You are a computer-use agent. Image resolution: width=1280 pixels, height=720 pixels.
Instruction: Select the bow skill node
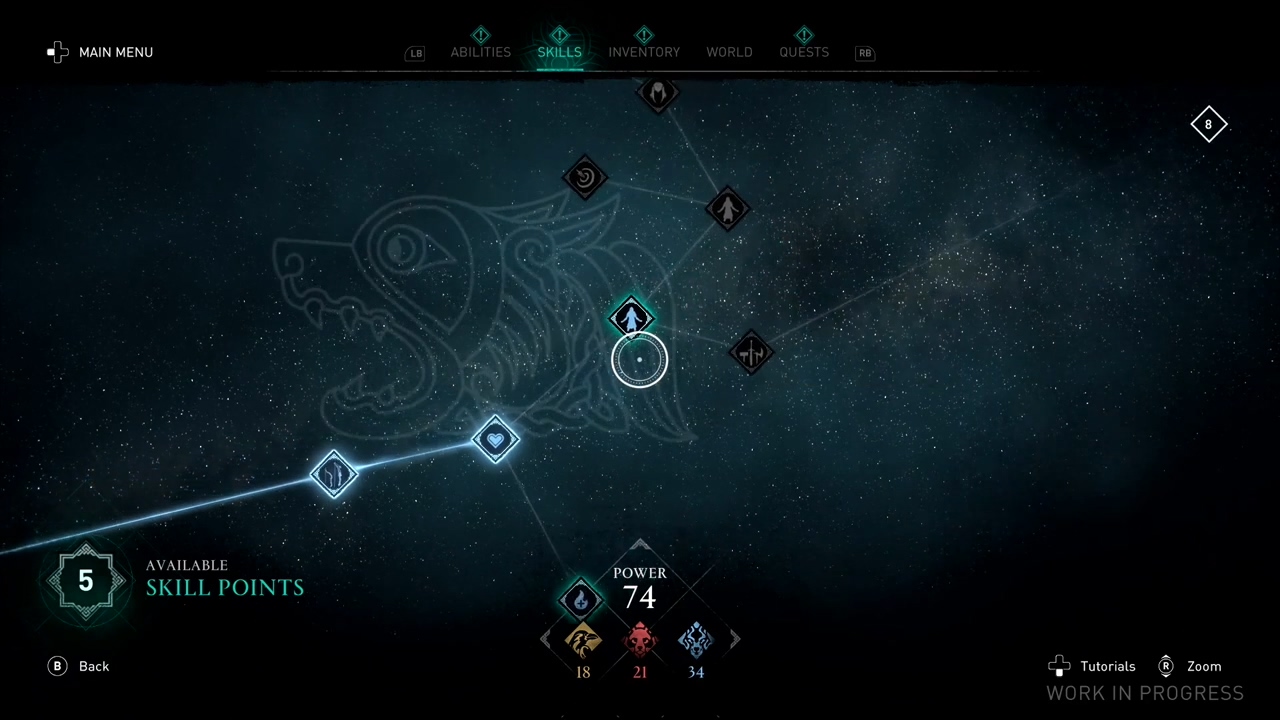pyautogui.click(x=334, y=474)
